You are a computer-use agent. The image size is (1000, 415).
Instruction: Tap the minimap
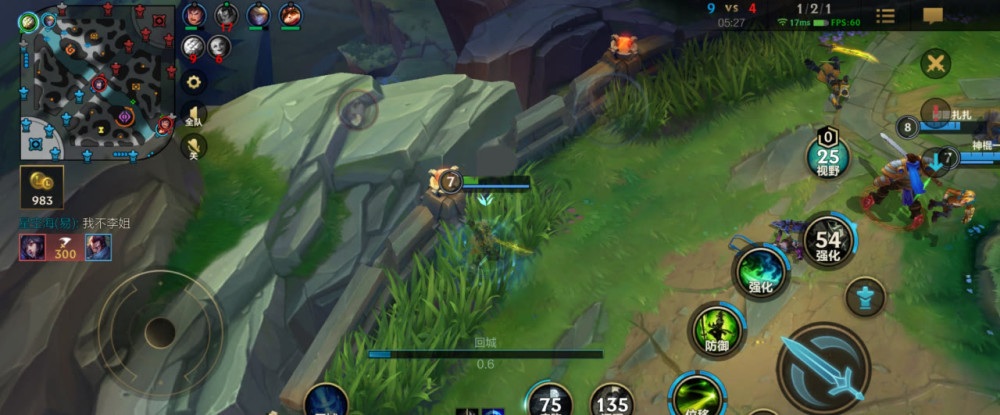pos(97,83)
